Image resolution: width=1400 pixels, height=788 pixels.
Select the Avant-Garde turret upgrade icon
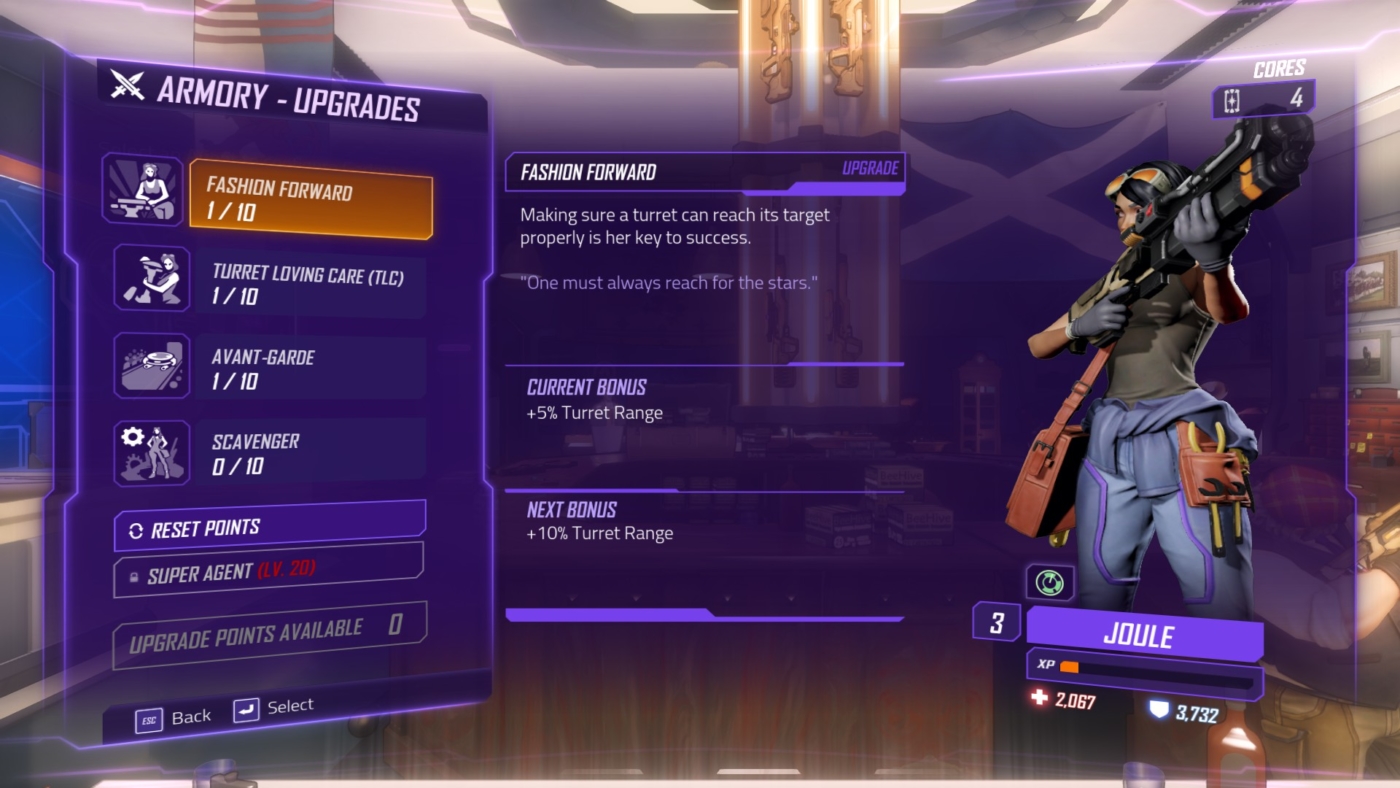151,366
